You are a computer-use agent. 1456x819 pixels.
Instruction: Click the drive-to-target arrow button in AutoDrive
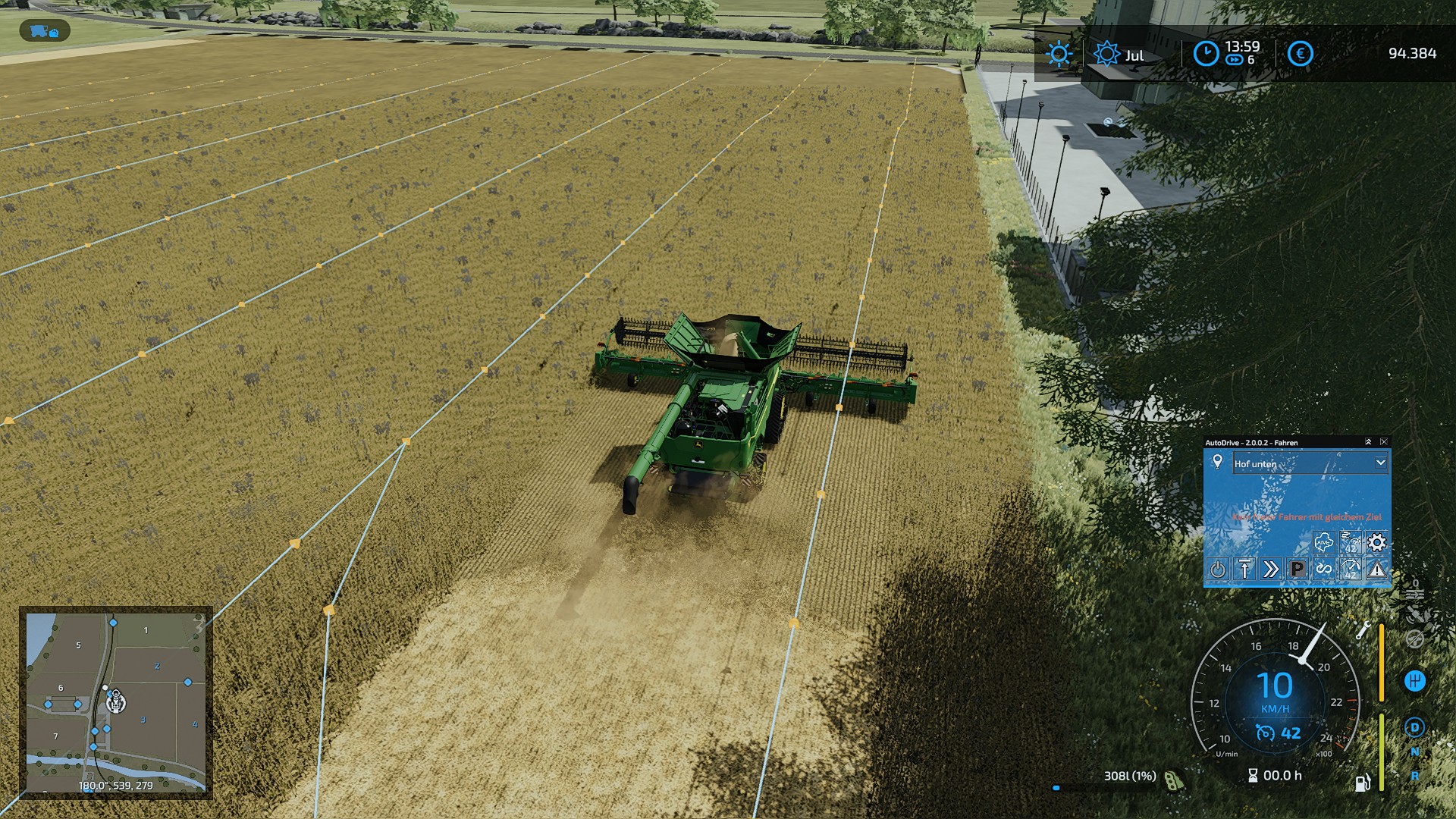click(x=1244, y=569)
